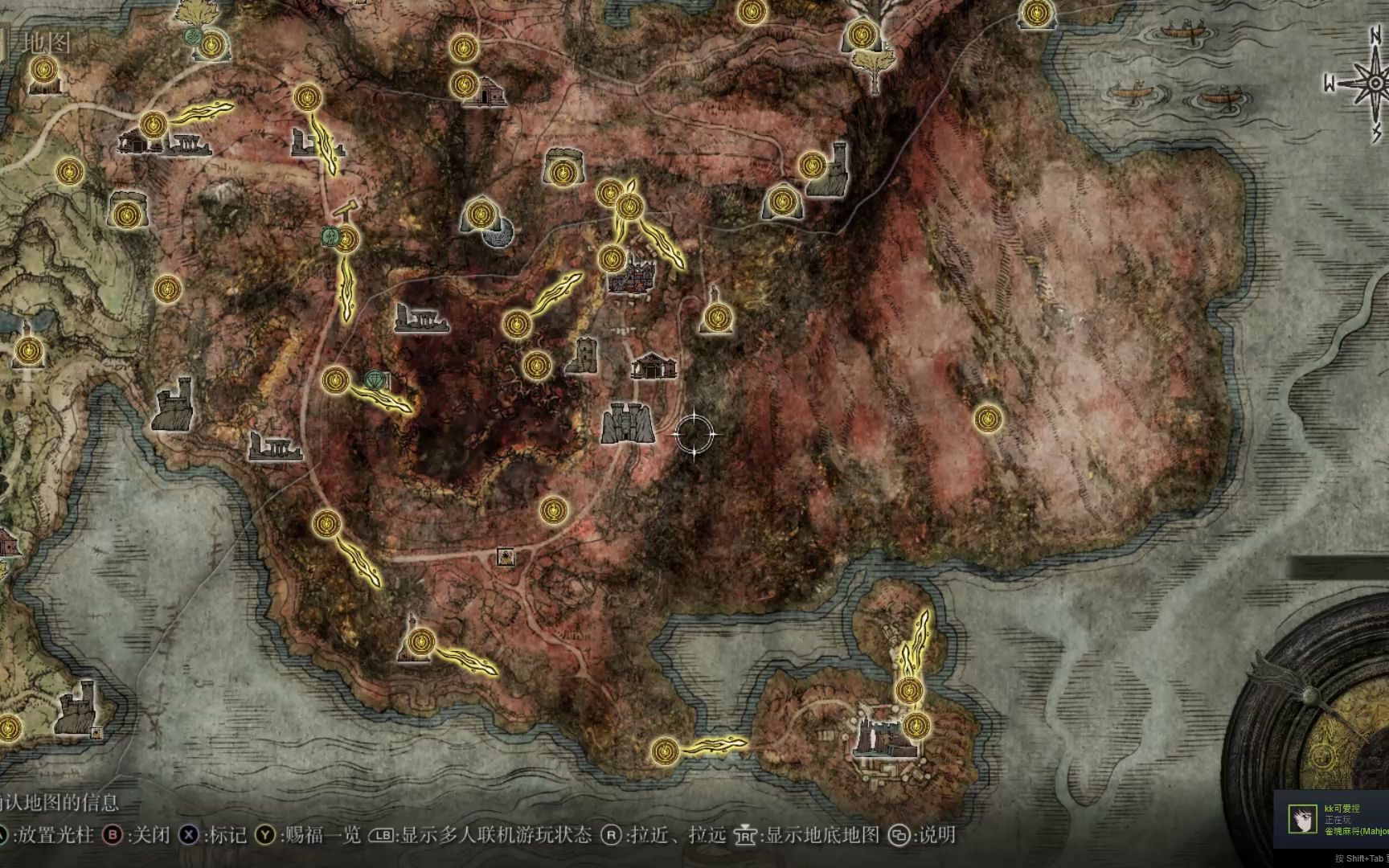
Task: Select the crosshair map cursor at map center
Action: coord(696,433)
